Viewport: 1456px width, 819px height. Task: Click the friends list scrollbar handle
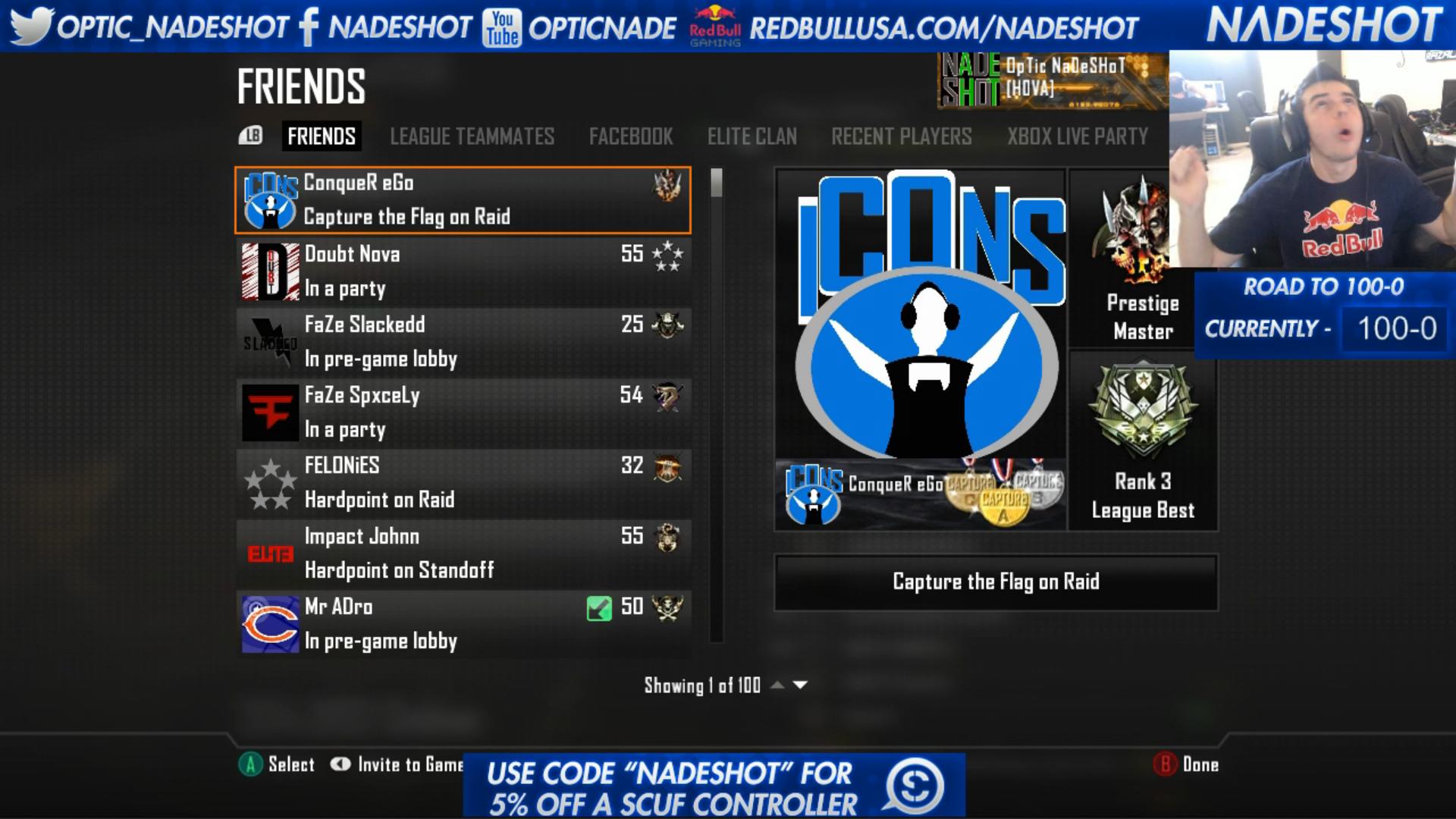[x=716, y=183]
